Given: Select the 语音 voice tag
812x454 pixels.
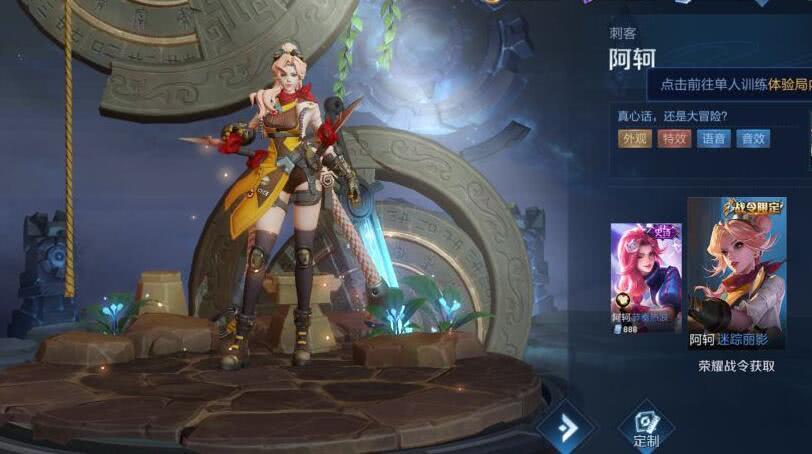Looking at the screenshot, I should pyautogui.click(x=713, y=139).
